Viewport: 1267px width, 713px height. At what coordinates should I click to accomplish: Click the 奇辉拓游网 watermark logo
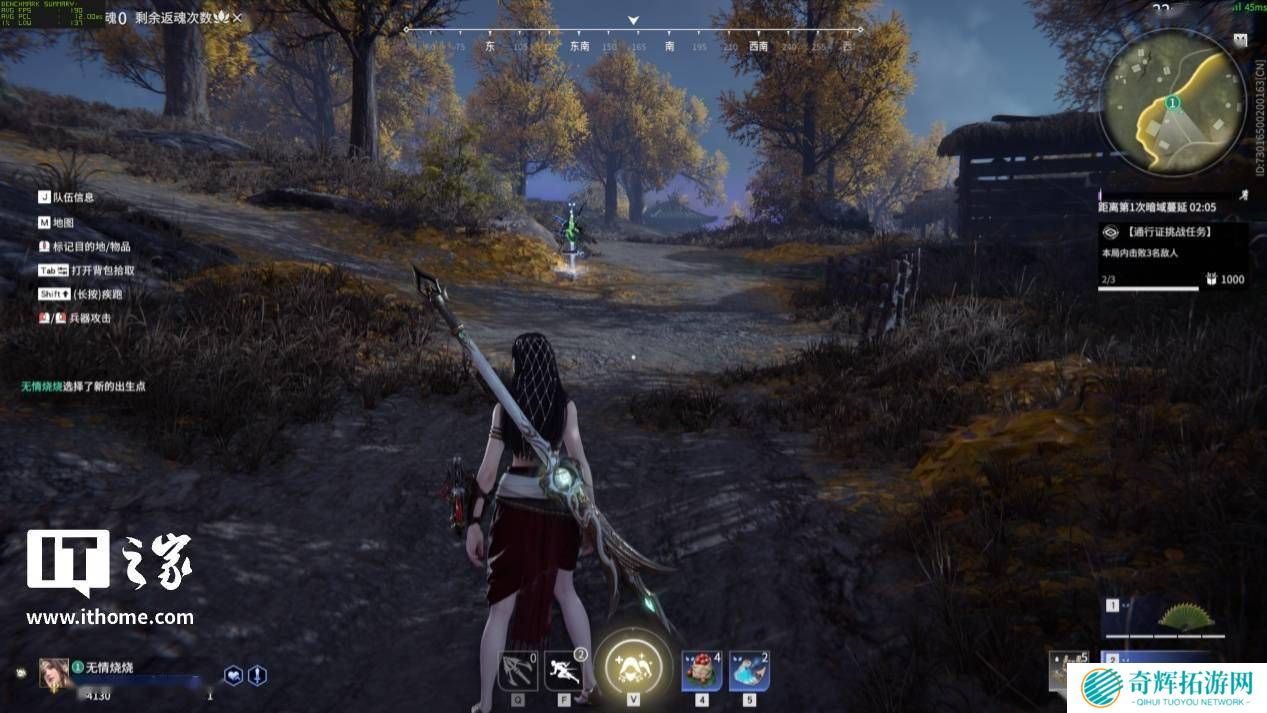(1167, 688)
